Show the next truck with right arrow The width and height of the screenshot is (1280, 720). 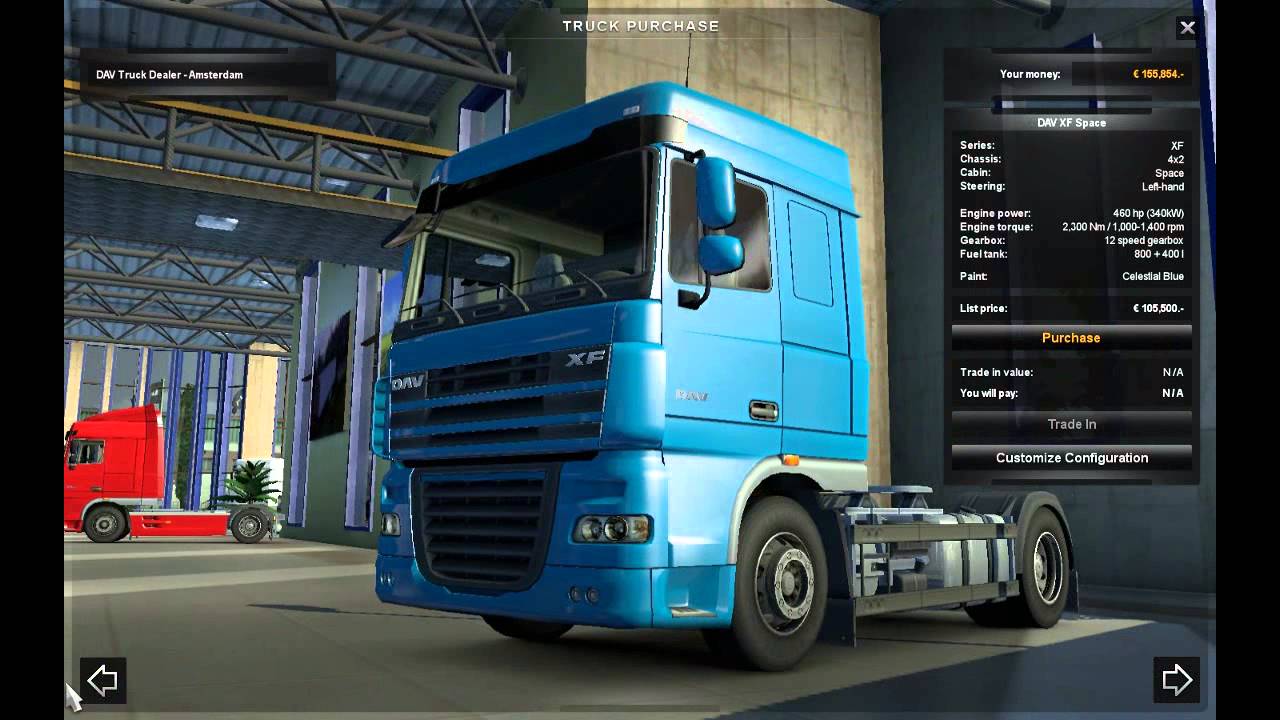(x=1176, y=680)
